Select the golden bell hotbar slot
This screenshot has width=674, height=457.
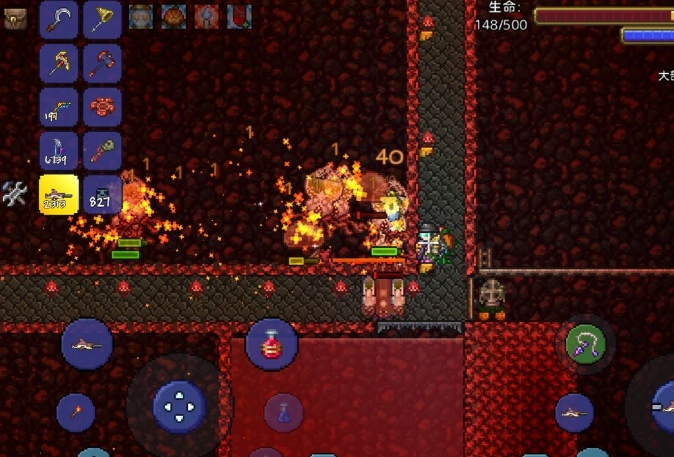[x=102, y=18]
